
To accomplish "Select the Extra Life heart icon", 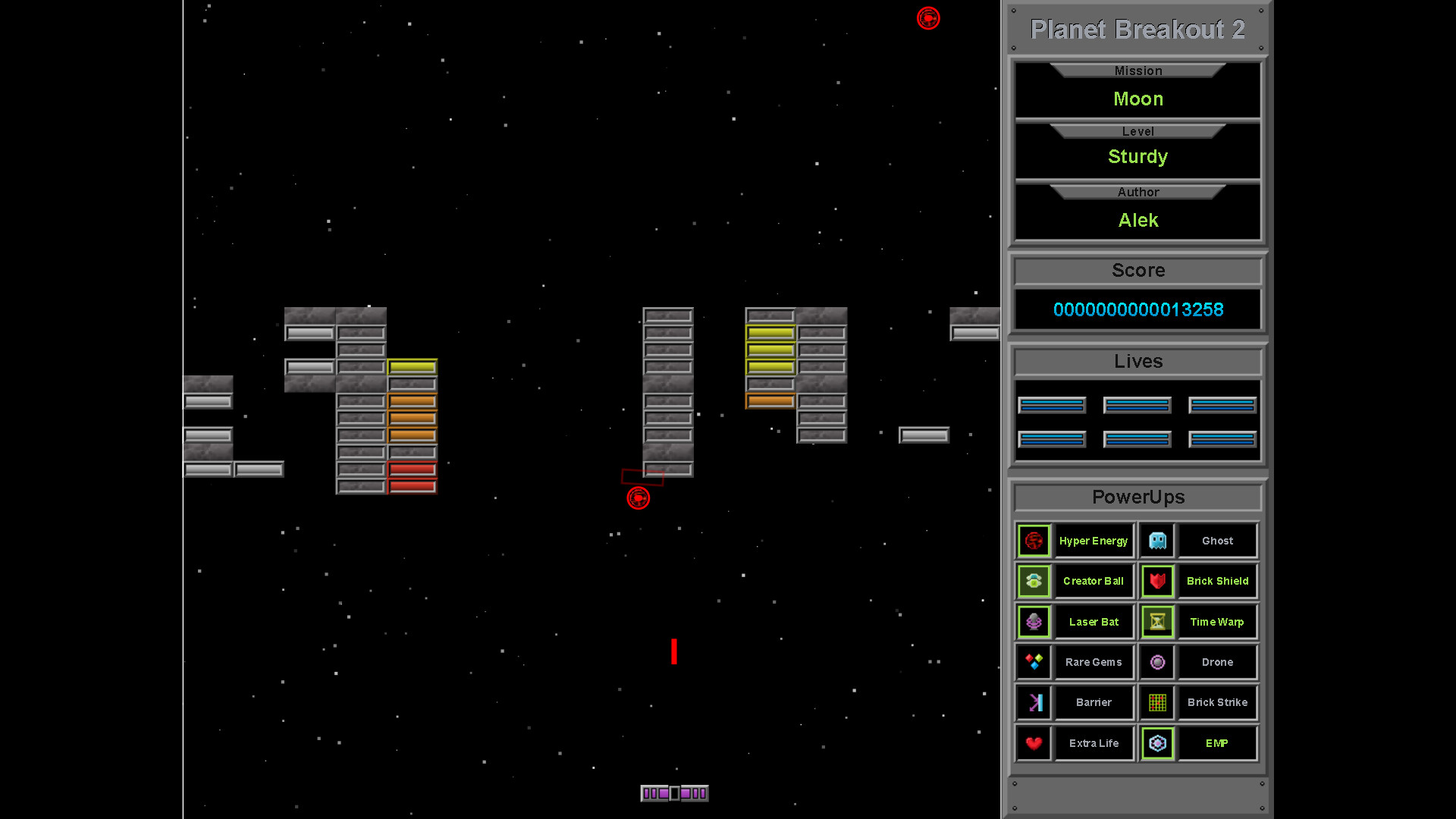I will [x=1034, y=743].
